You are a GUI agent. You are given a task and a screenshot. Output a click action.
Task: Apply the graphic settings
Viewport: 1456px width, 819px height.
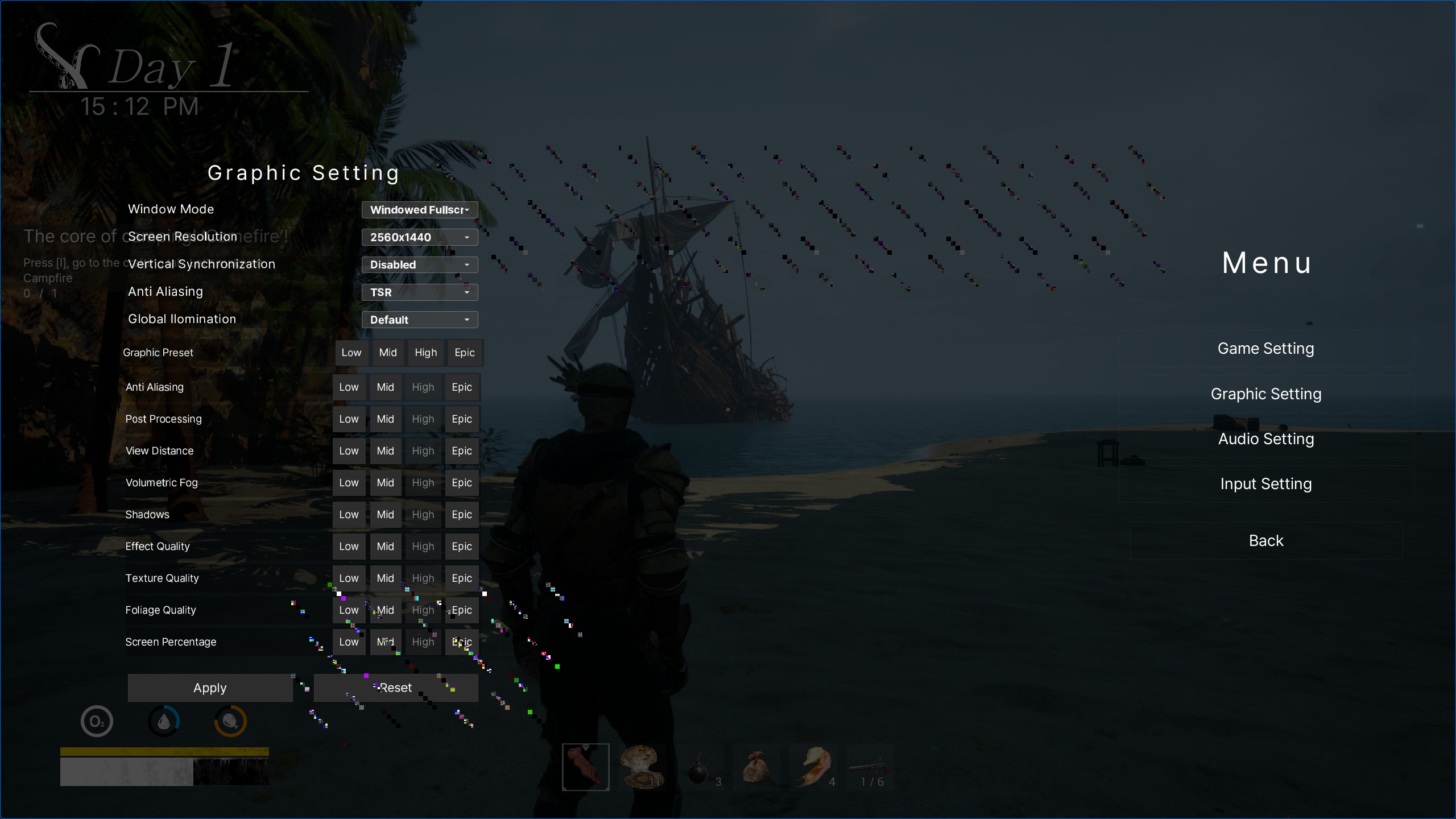[209, 688]
